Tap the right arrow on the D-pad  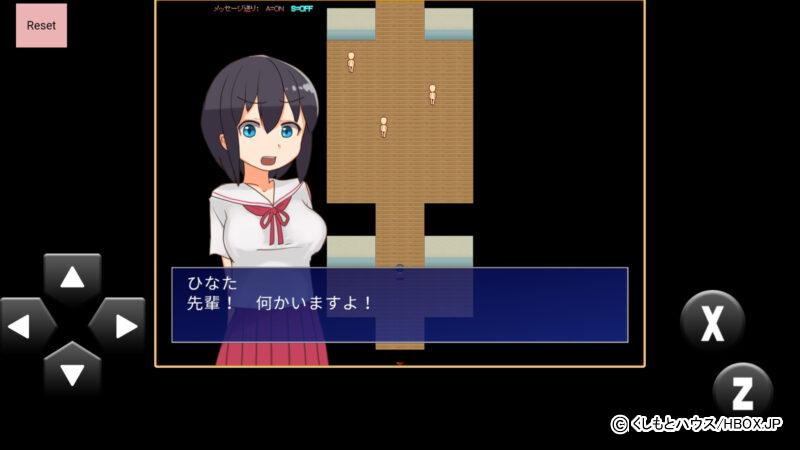pyautogui.click(x=118, y=326)
